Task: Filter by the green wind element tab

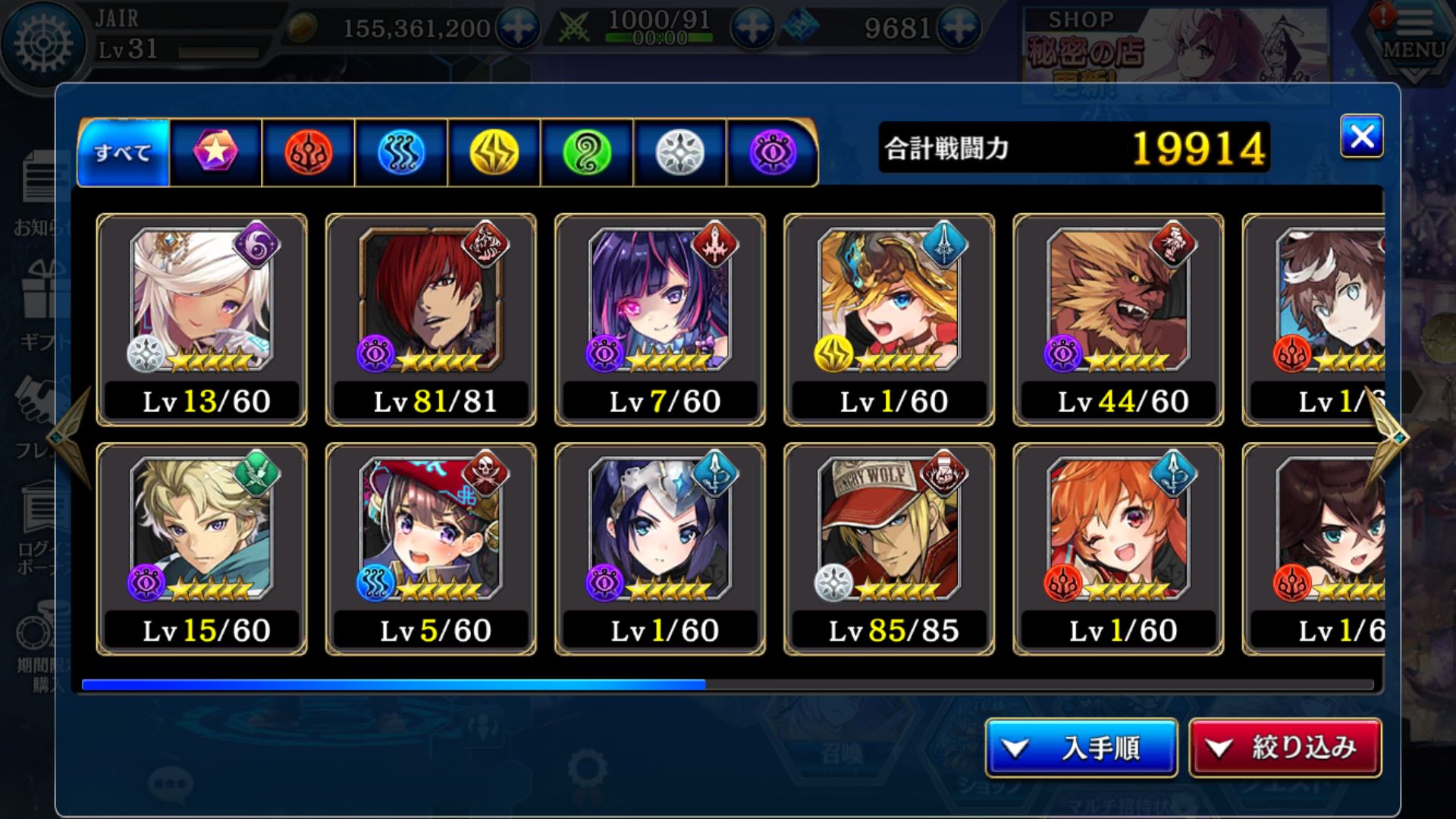Action: (x=587, y=152)
